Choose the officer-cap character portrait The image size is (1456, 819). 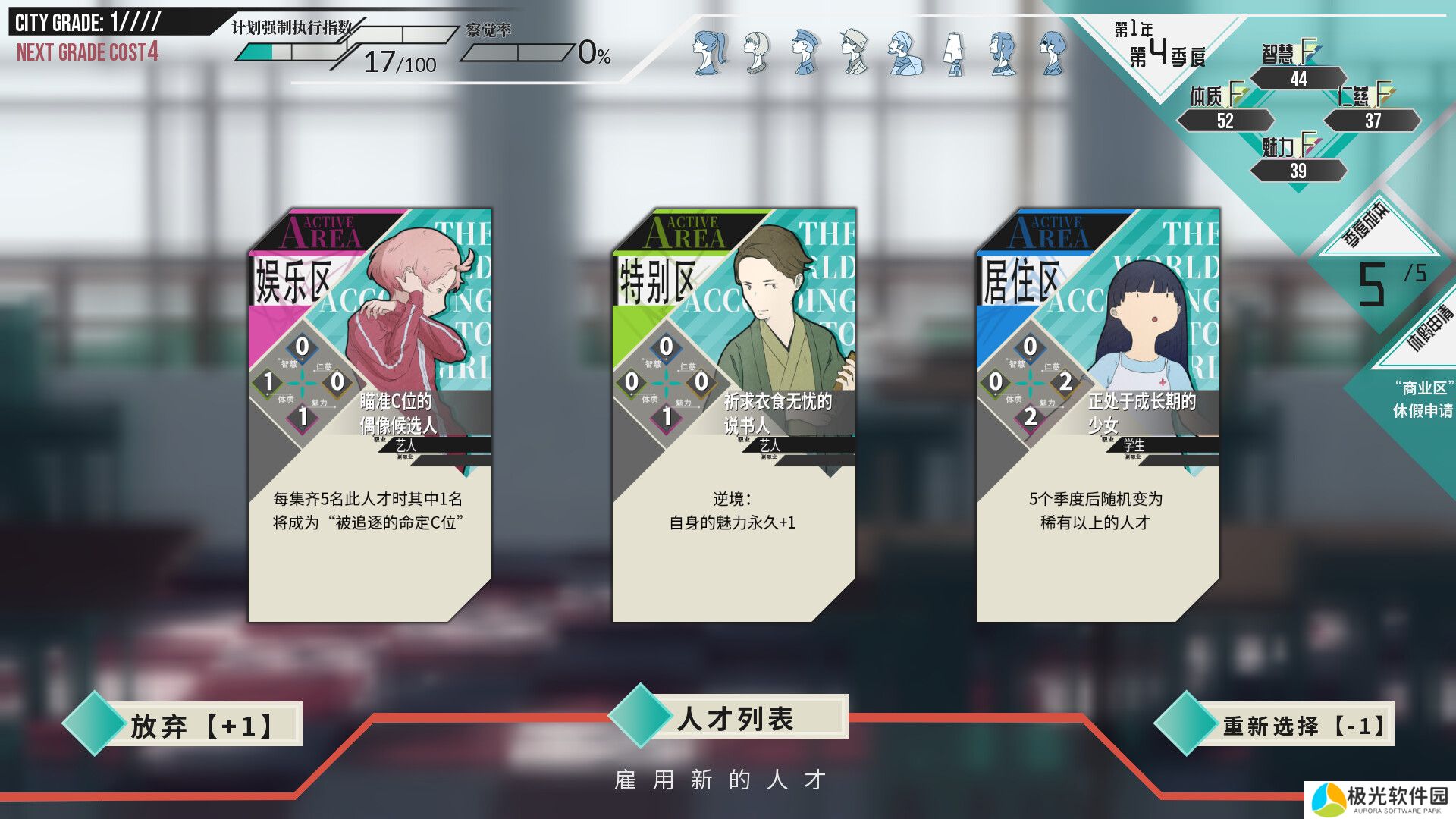pos(805,52)
